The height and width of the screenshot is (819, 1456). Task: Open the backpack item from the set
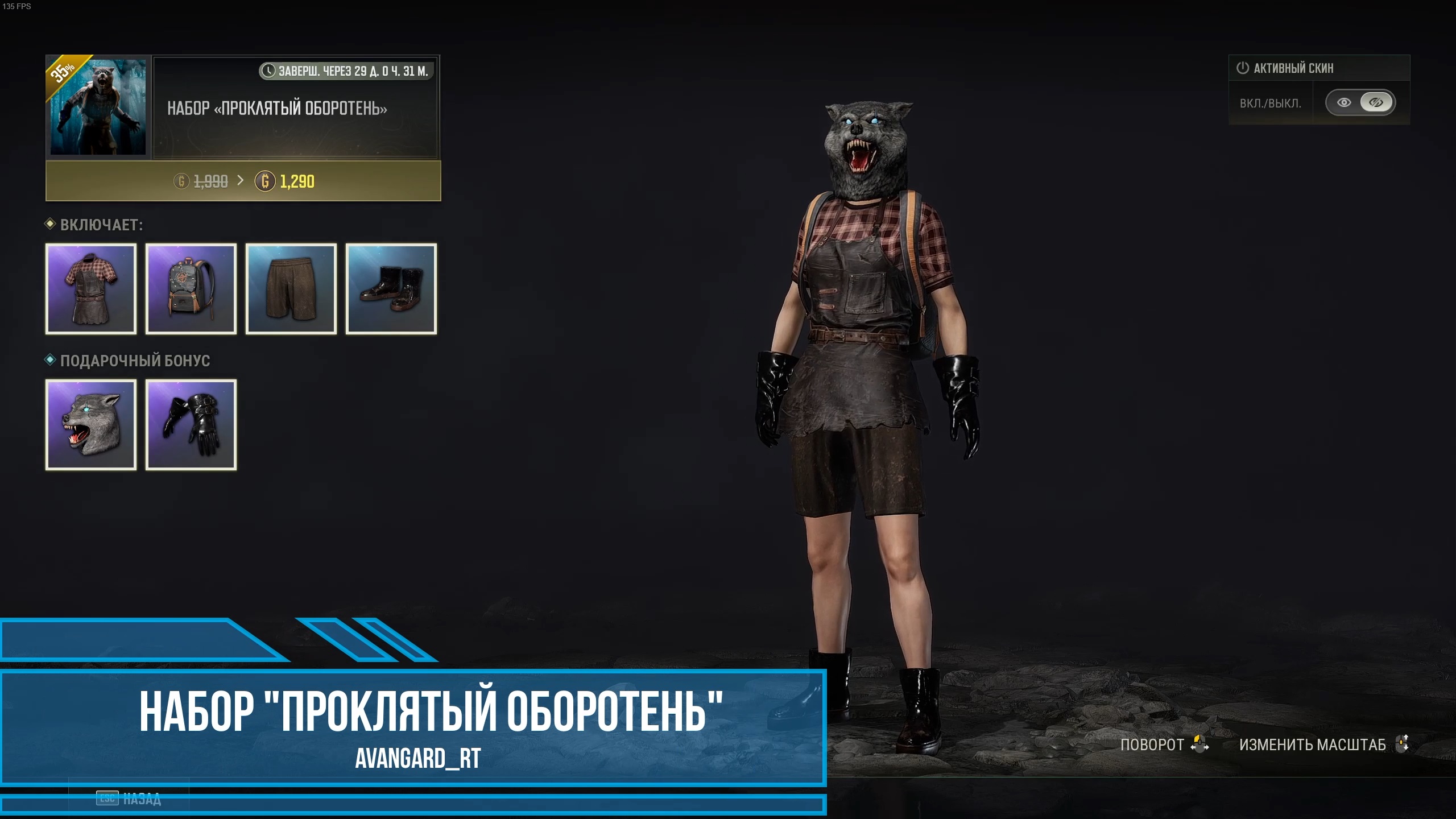click(191, 289)
